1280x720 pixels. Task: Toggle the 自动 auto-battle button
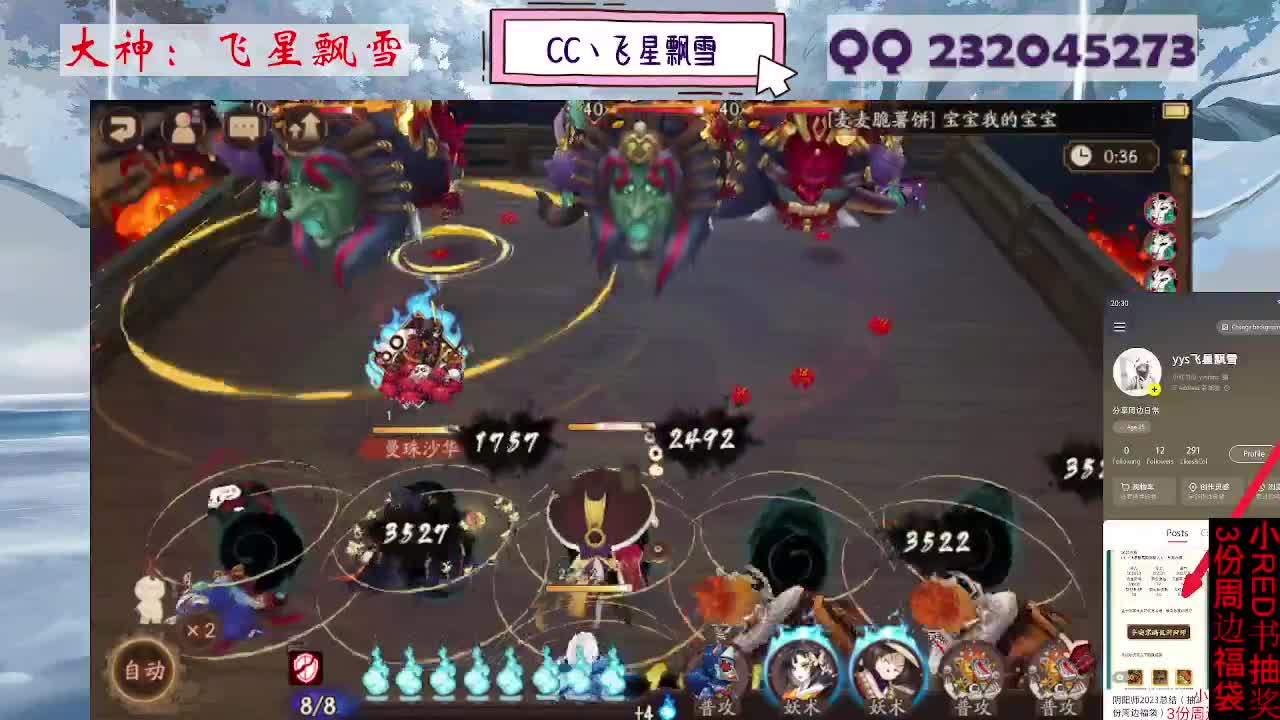[x=145, y=671]
